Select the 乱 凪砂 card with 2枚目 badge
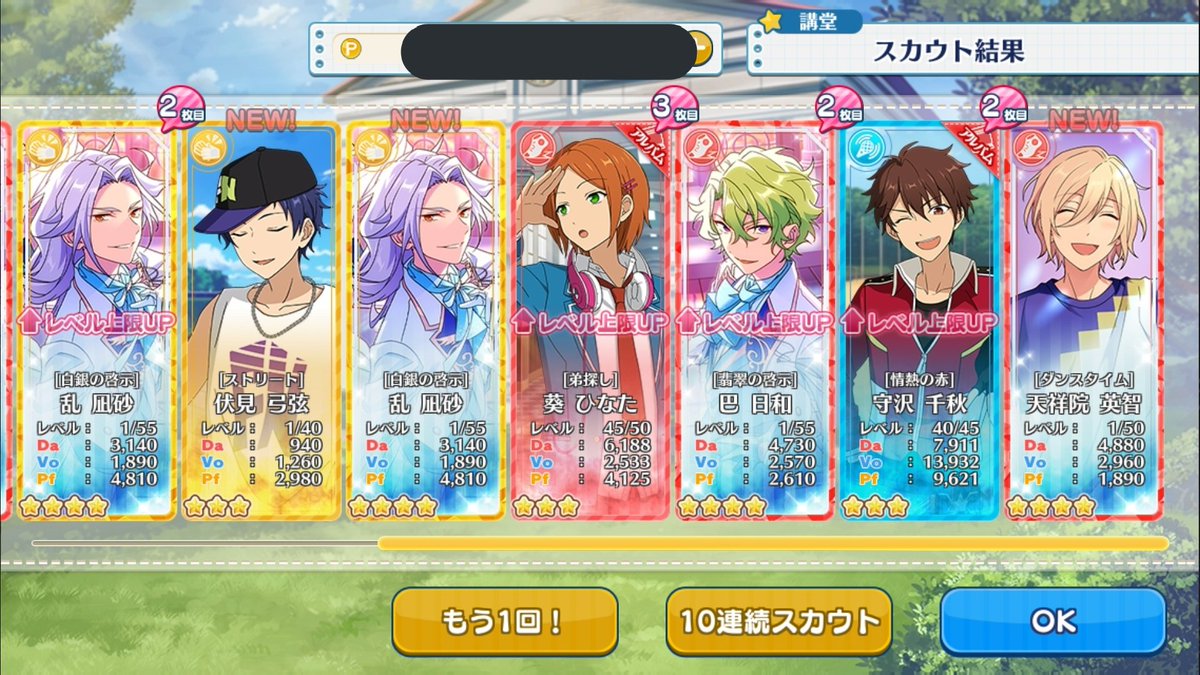Screen dimensions: 1200x675 coord(96,320)
